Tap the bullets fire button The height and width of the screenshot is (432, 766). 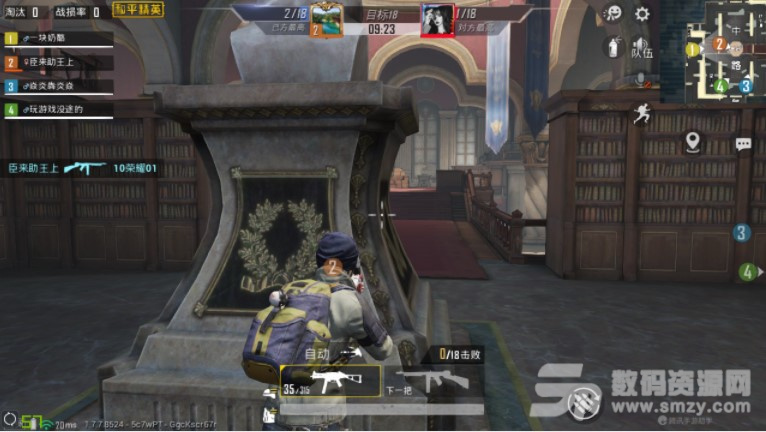click(583, 402)
